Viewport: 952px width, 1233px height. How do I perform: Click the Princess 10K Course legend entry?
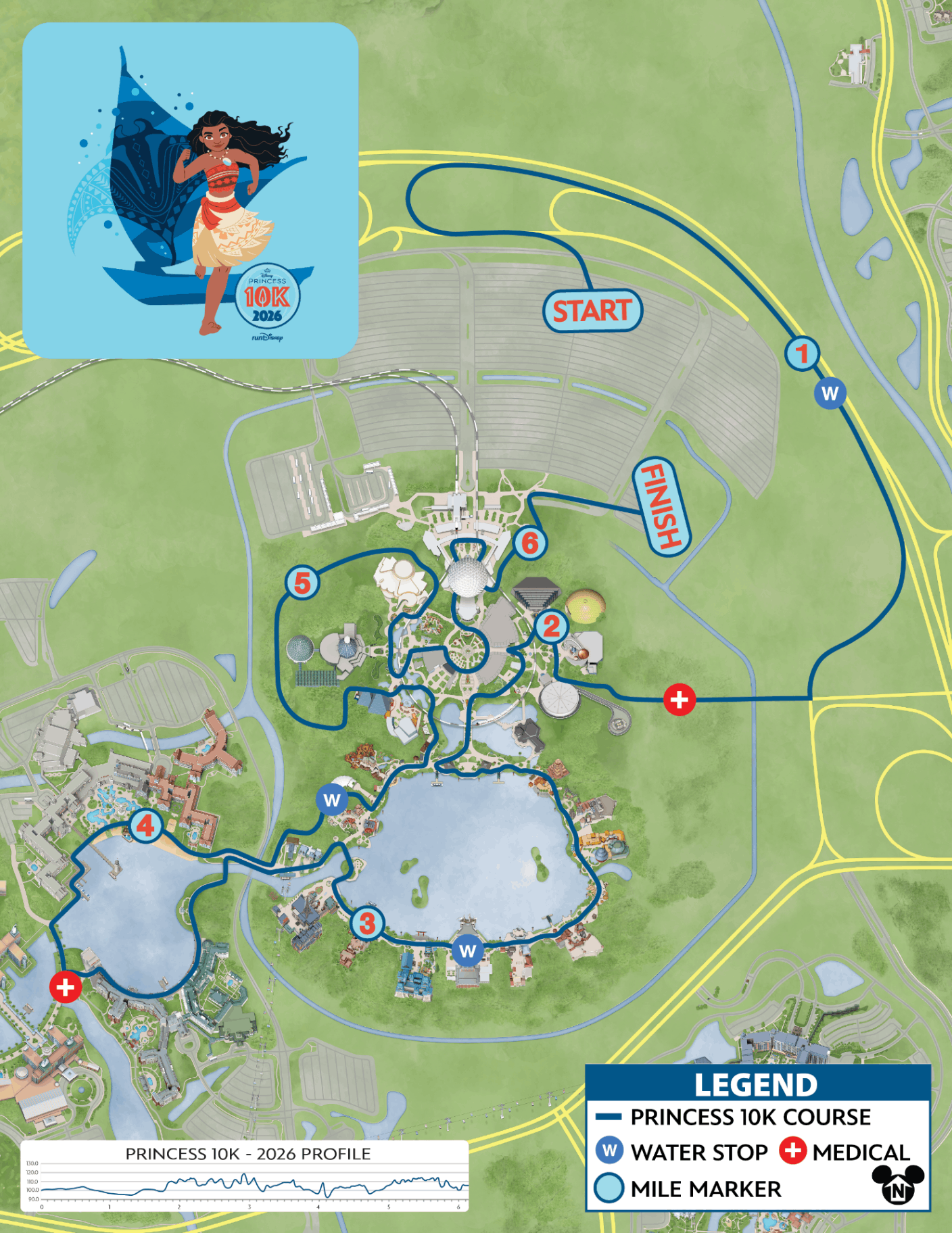point(734,1117)
